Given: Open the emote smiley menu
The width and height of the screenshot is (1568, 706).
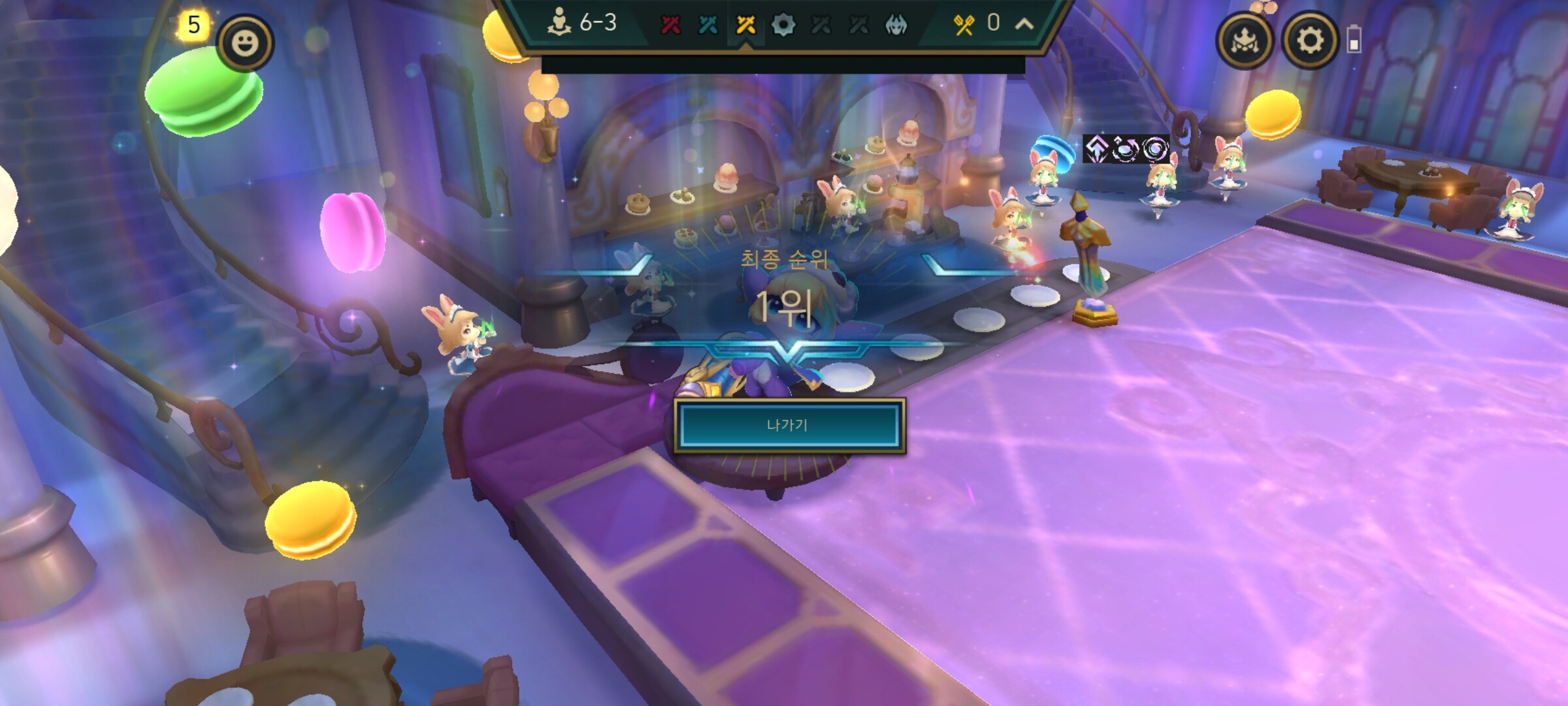Looking at the screenshot, I should [x=245, y=43].
